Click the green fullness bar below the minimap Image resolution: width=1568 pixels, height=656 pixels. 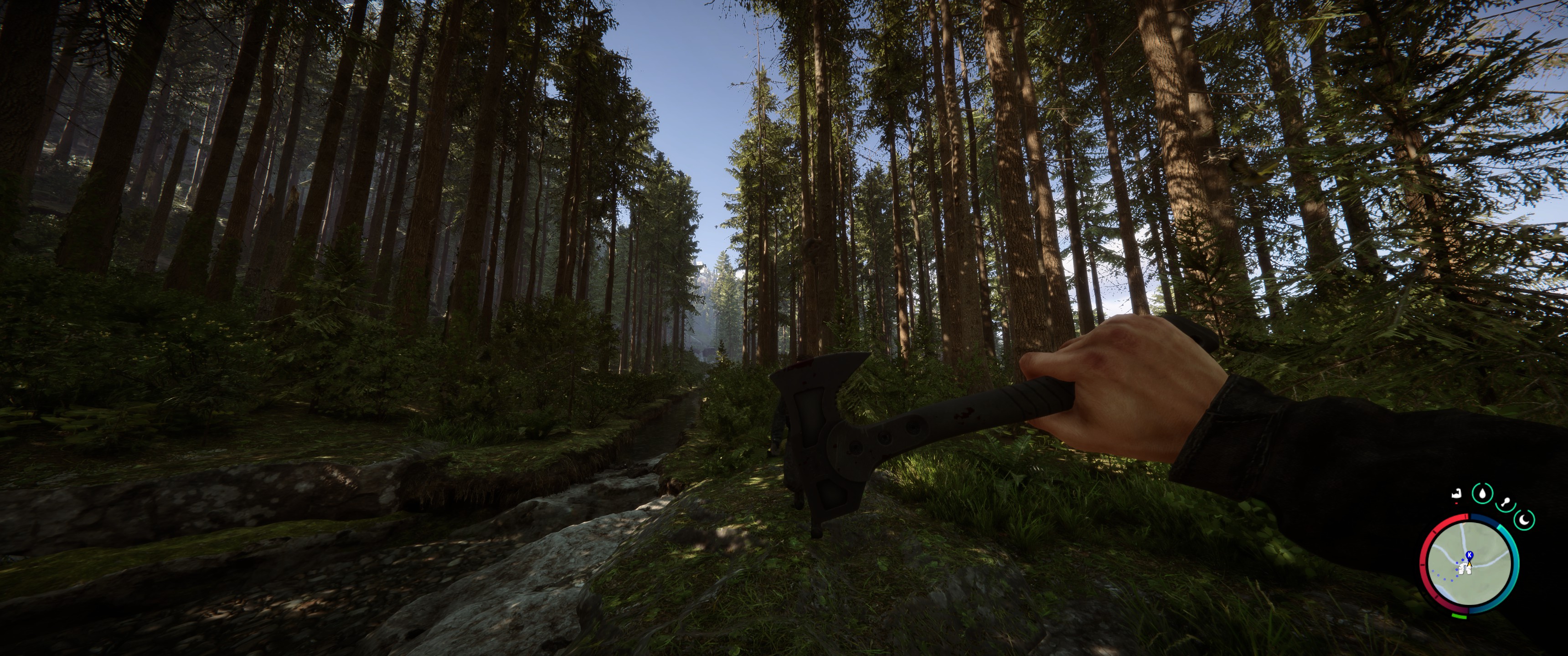(1459, 615)
